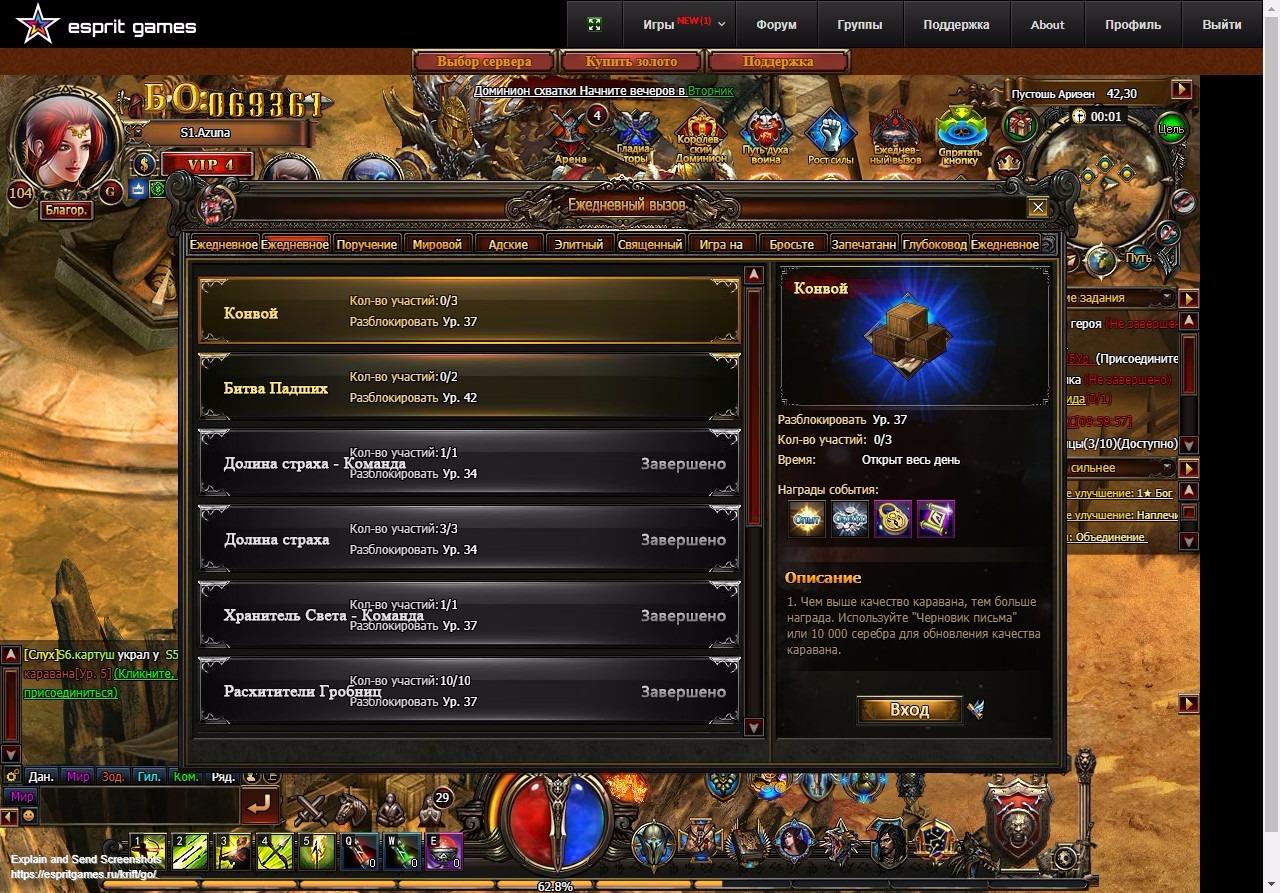Close the Ежедневный вызов window
The height and width of the screenshot is (893, 1280).
click(x=1038, y=207)
